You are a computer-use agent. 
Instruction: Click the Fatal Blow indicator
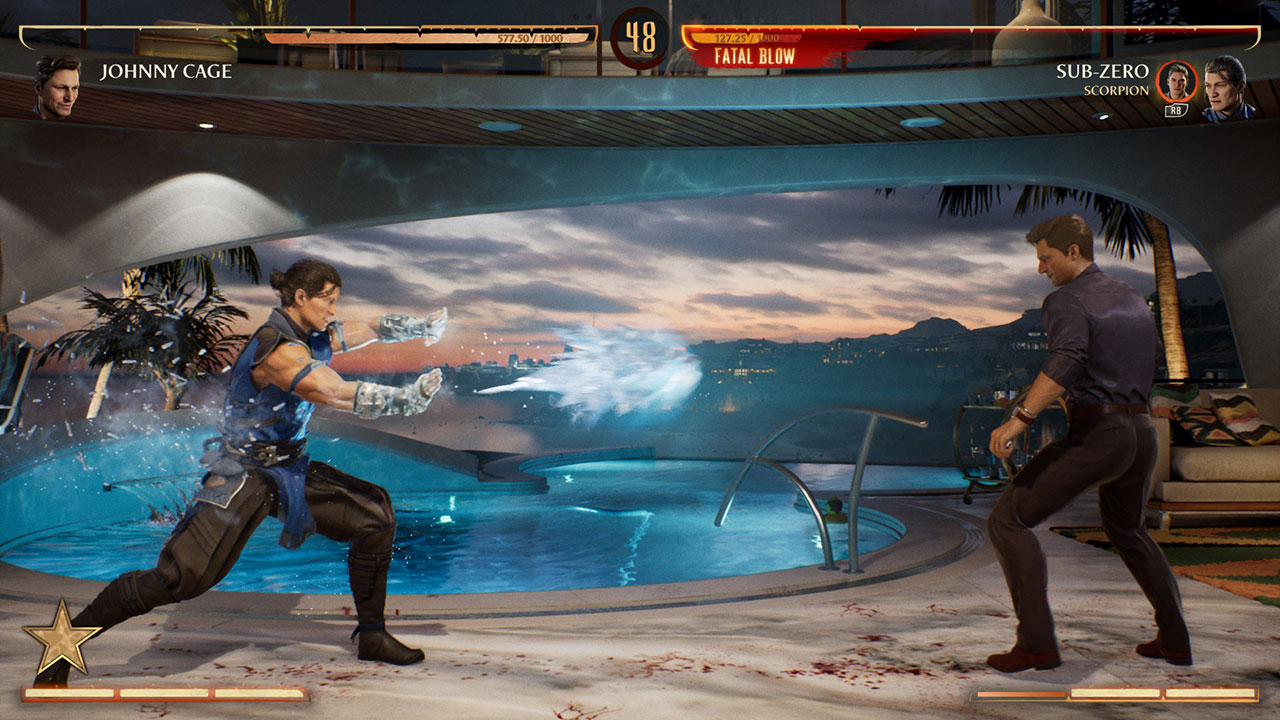tap(755, 56)
